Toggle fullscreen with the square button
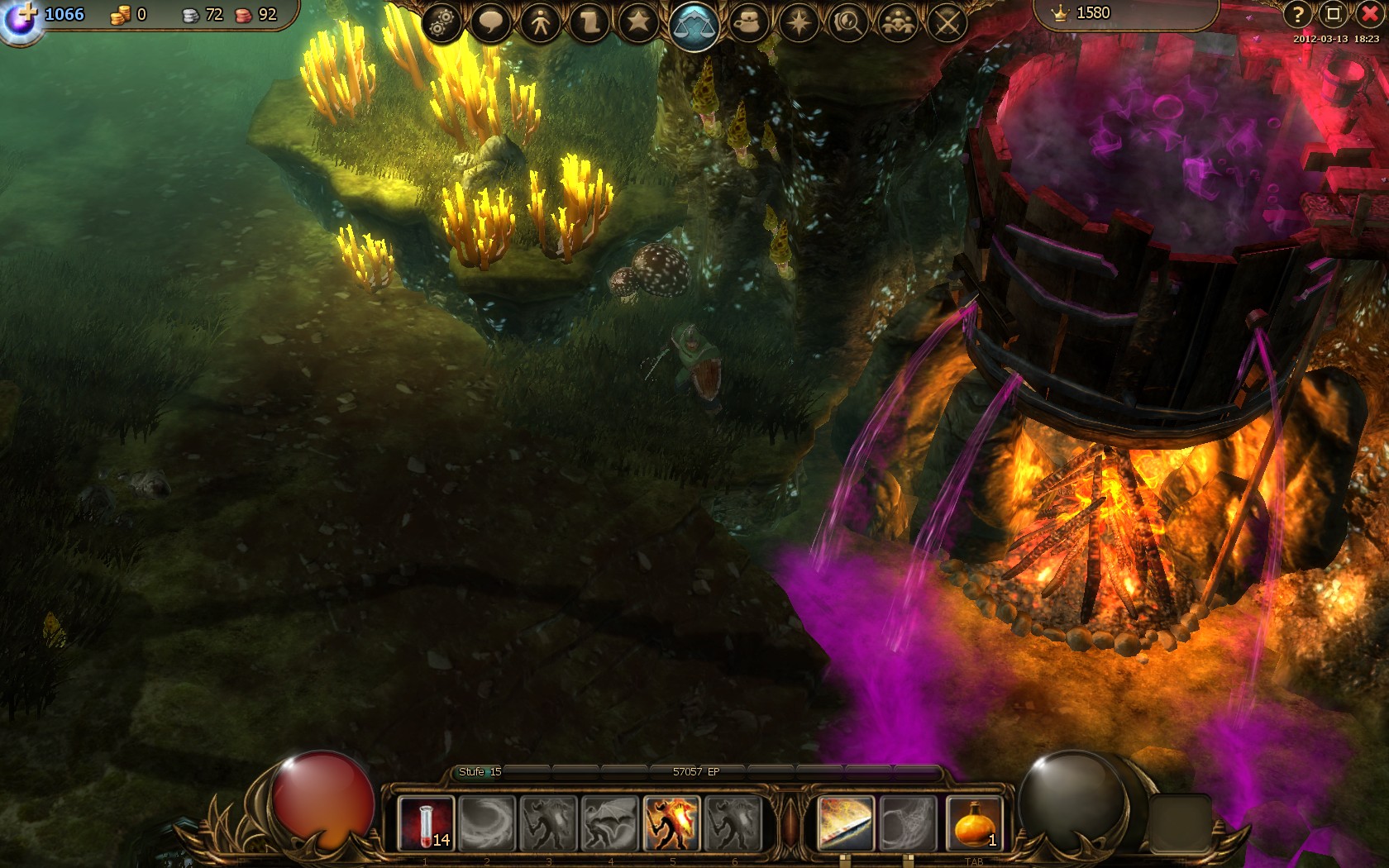Image resolution: width=1389 pixels, height=868 pixels. (1333, 14)
